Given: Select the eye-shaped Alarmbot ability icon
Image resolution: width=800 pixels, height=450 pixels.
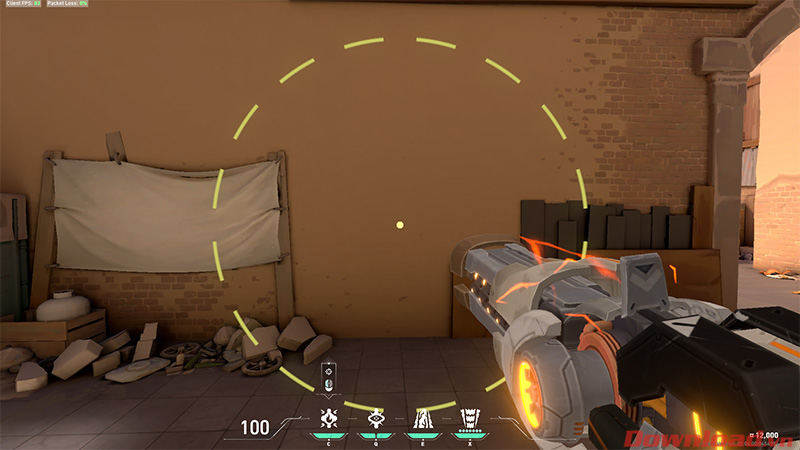Looking at the screenshot, I should click(x=375, y=418).
